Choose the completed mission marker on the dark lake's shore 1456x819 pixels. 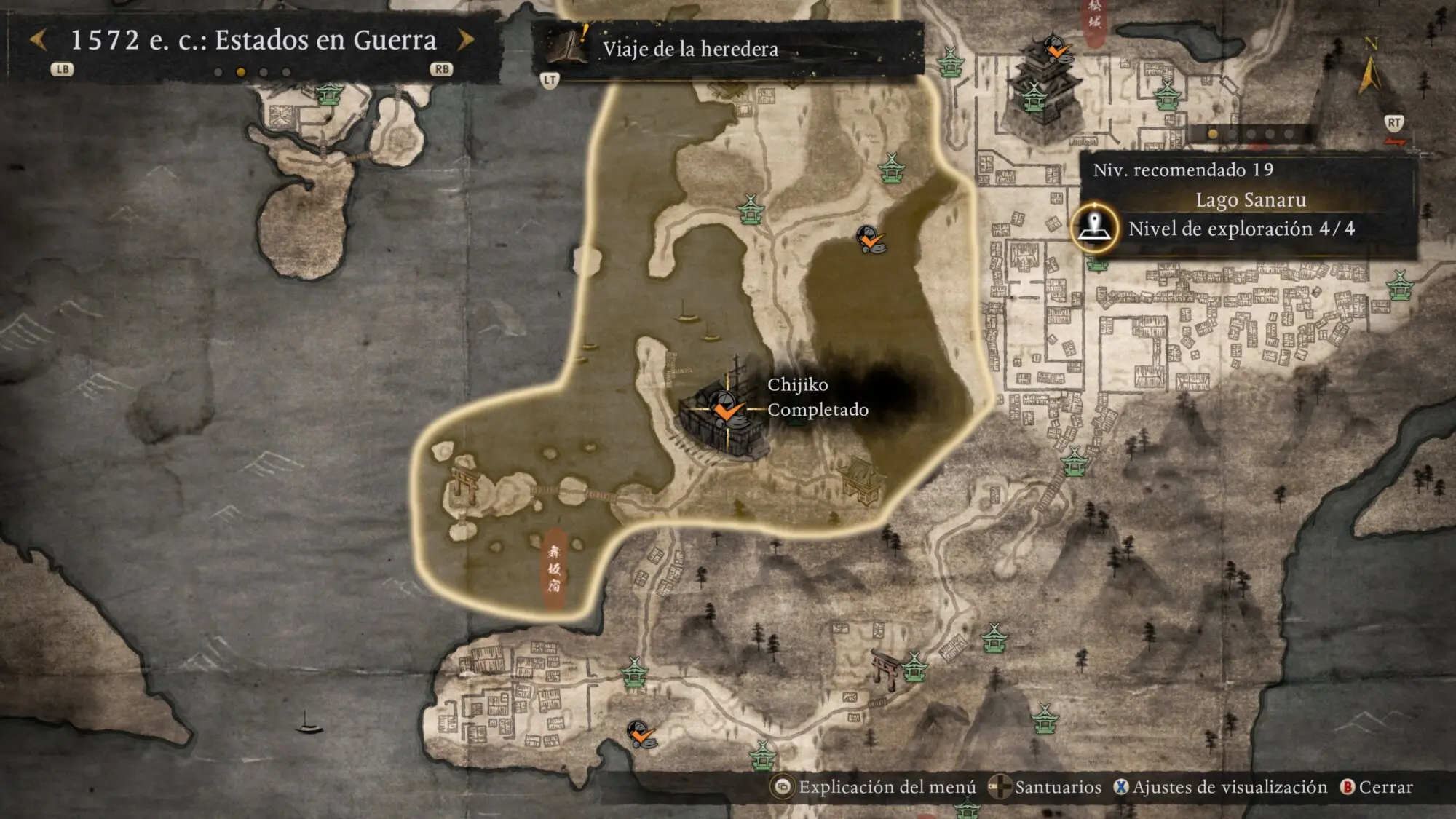coord(870,239)
